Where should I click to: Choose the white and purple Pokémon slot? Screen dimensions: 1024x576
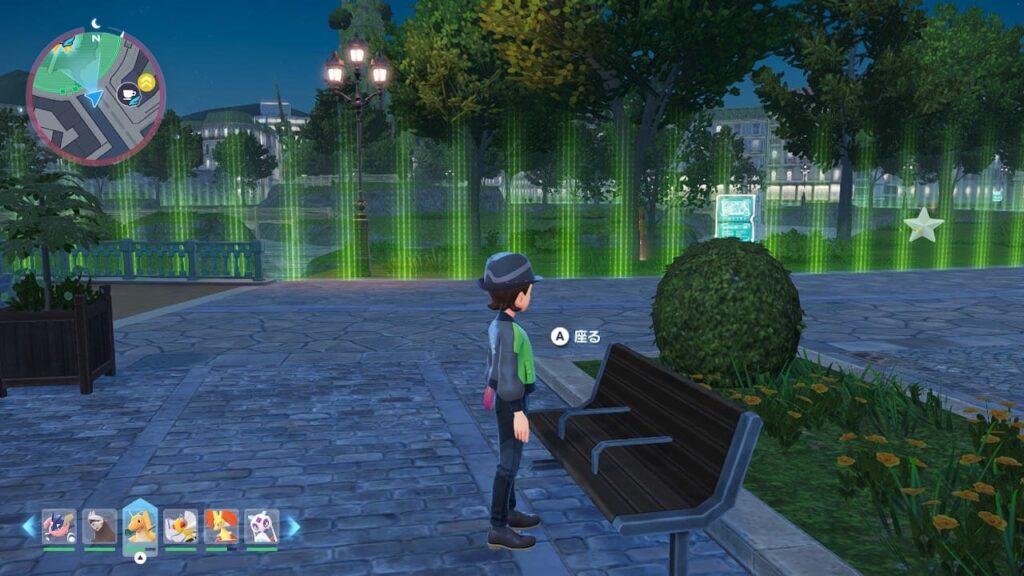261,526
